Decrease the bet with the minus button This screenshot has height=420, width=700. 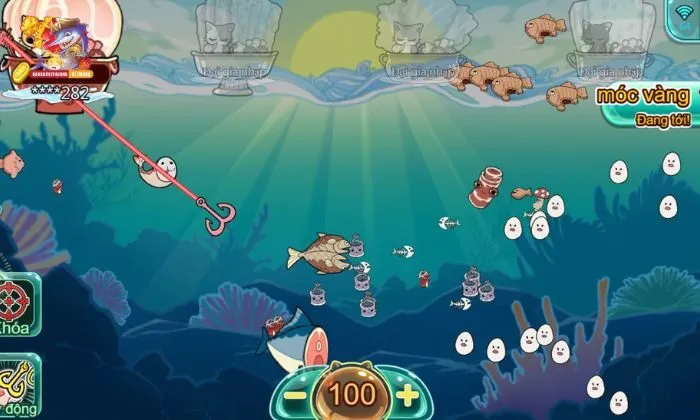pyautogui.click(x=295, y=395)
